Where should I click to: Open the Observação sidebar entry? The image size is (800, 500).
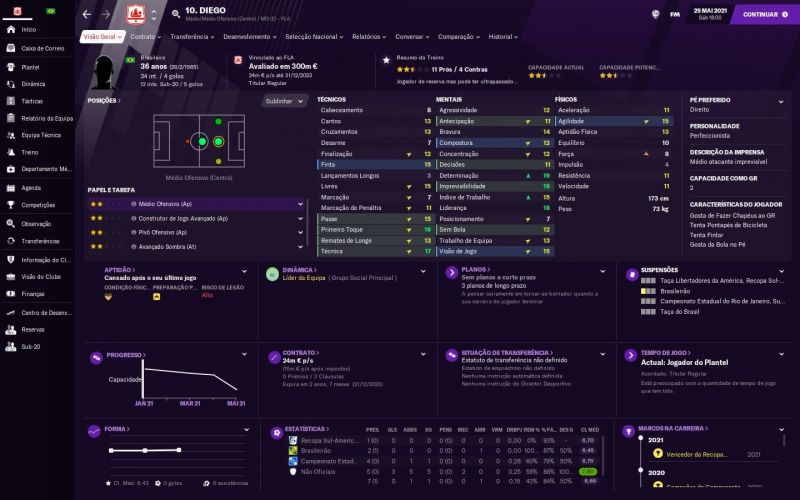36,223
